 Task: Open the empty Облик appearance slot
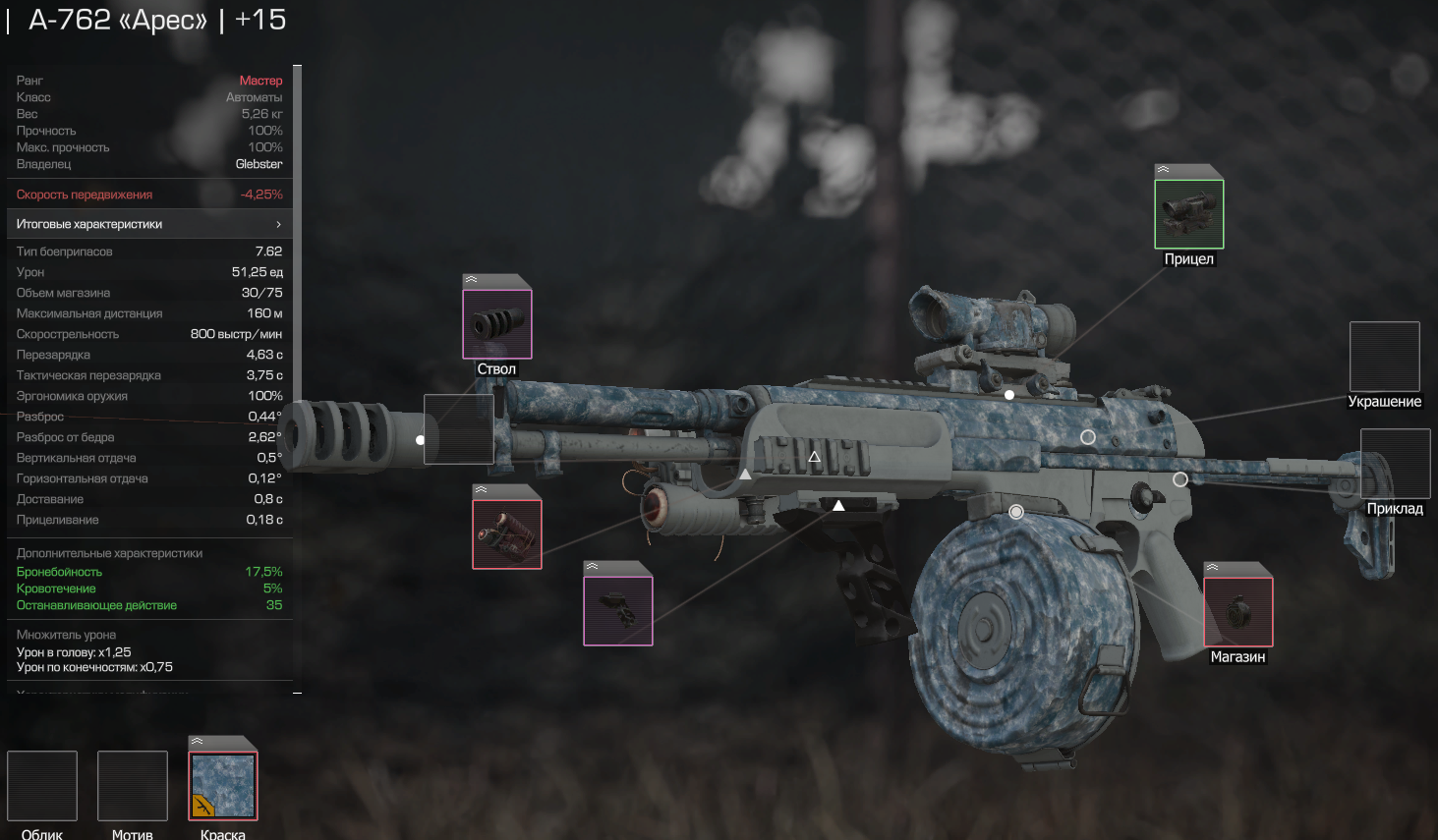pyautogui.click(x=42, y=786)
